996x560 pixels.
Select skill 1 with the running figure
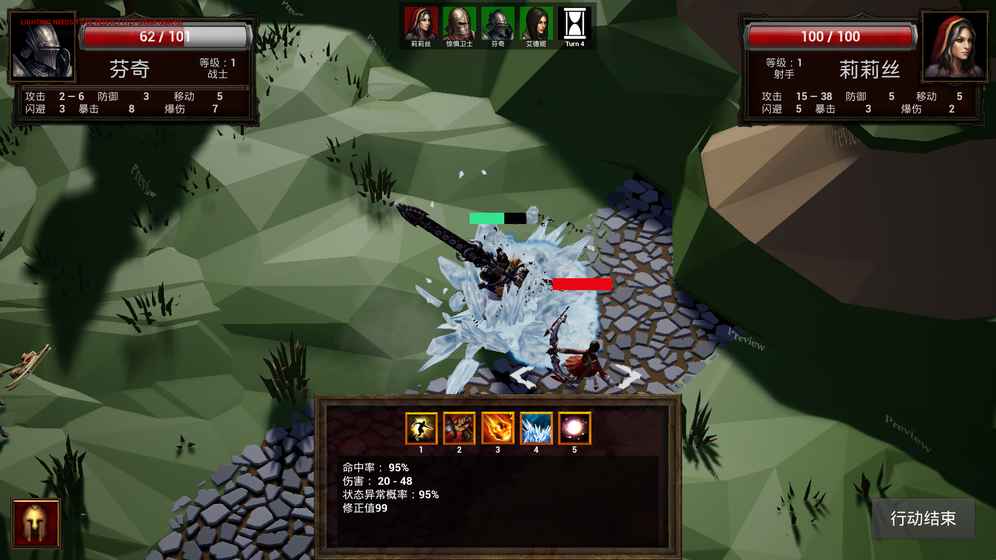(421, 428)
